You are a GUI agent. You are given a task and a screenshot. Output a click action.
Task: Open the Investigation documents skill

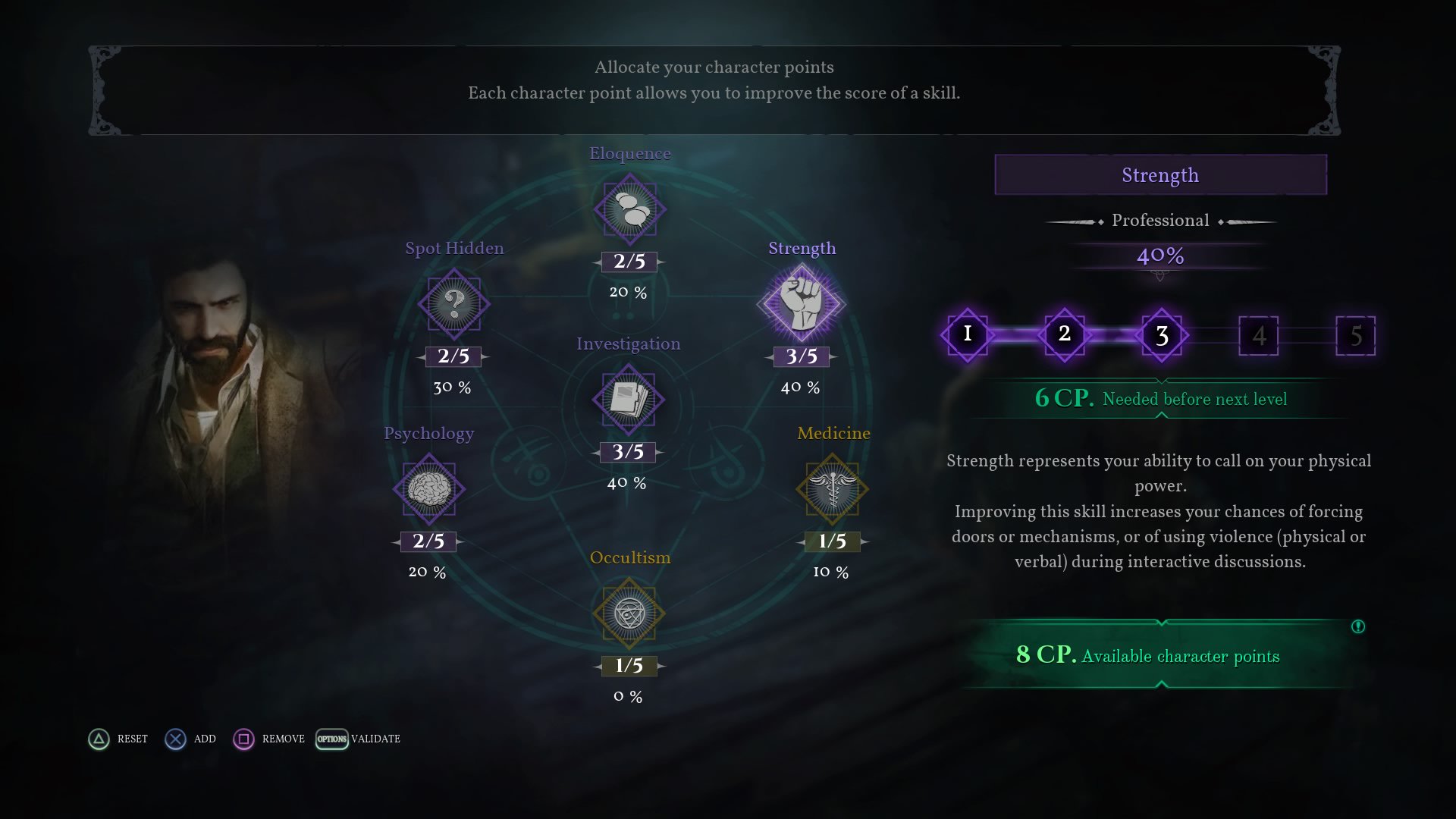[628, 400]
